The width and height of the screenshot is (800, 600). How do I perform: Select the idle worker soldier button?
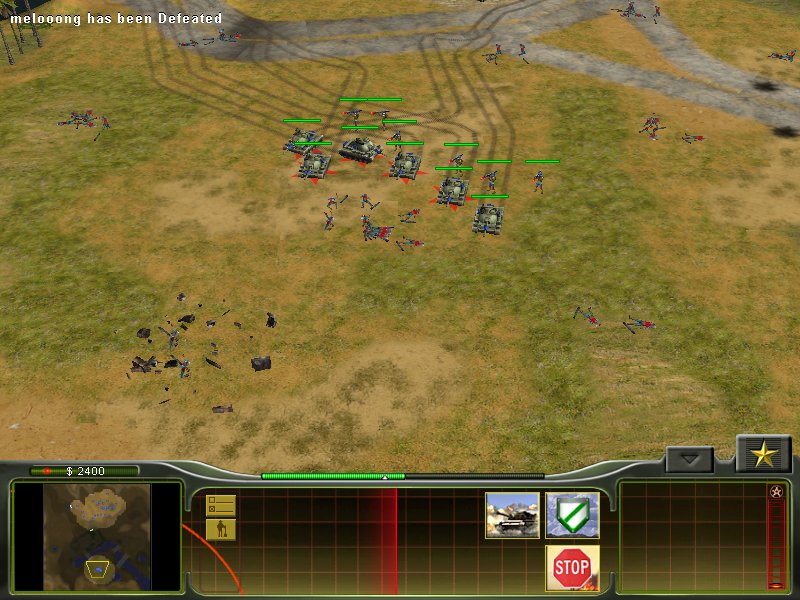[x=220, y=529]
